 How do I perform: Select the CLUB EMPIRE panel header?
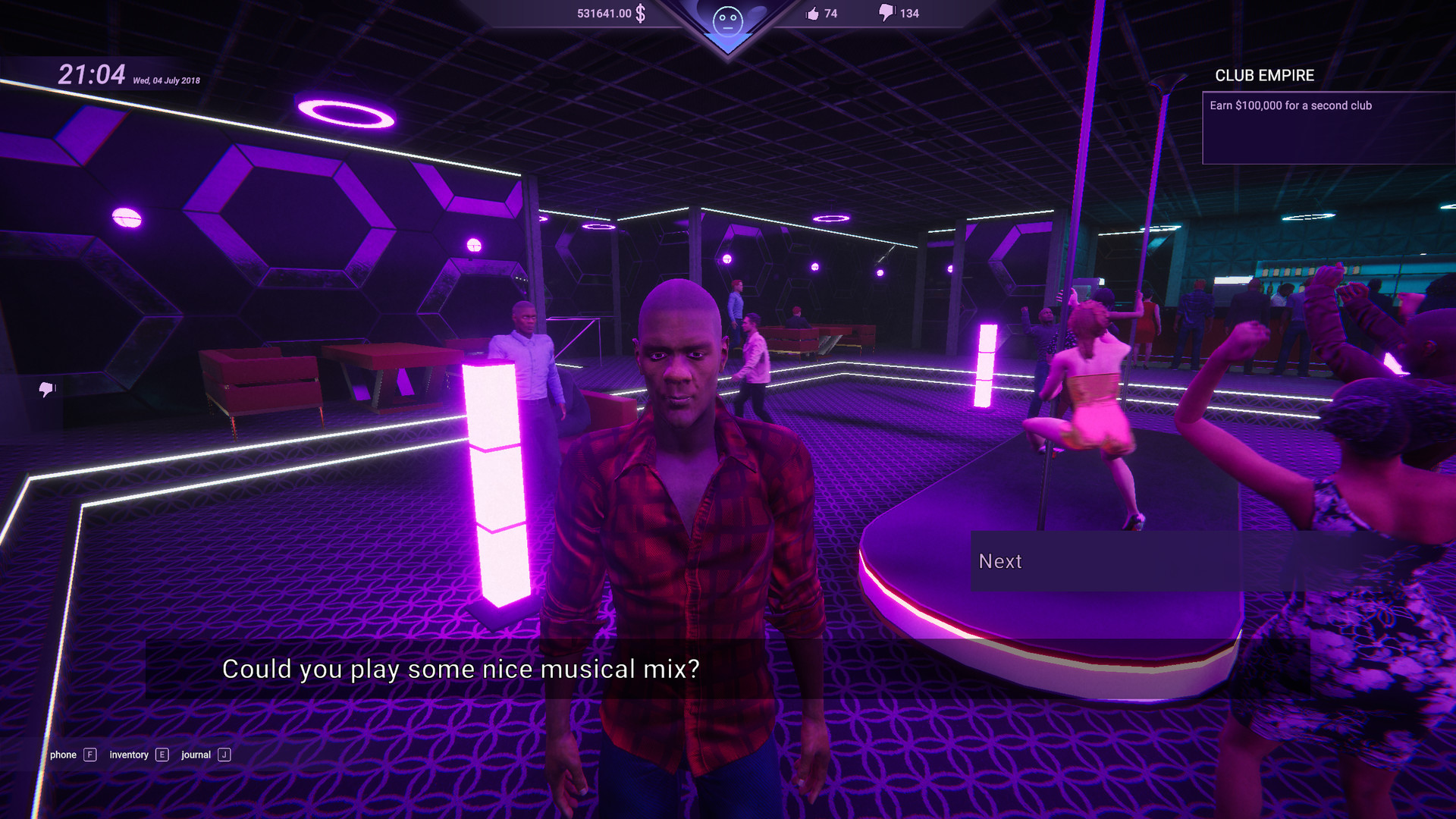point(1263,76)
